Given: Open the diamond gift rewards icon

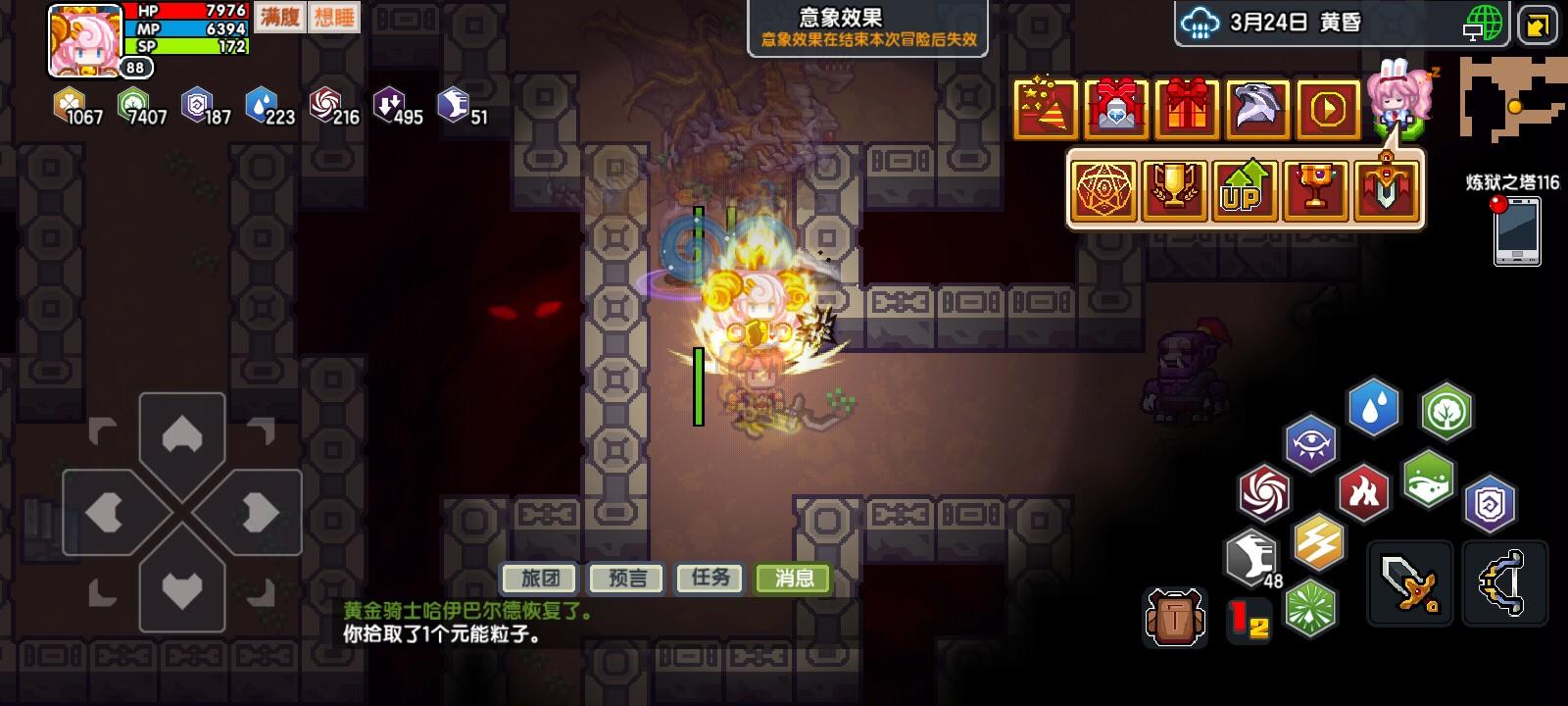Looking at the screenshot, I should coord(1116,110).
